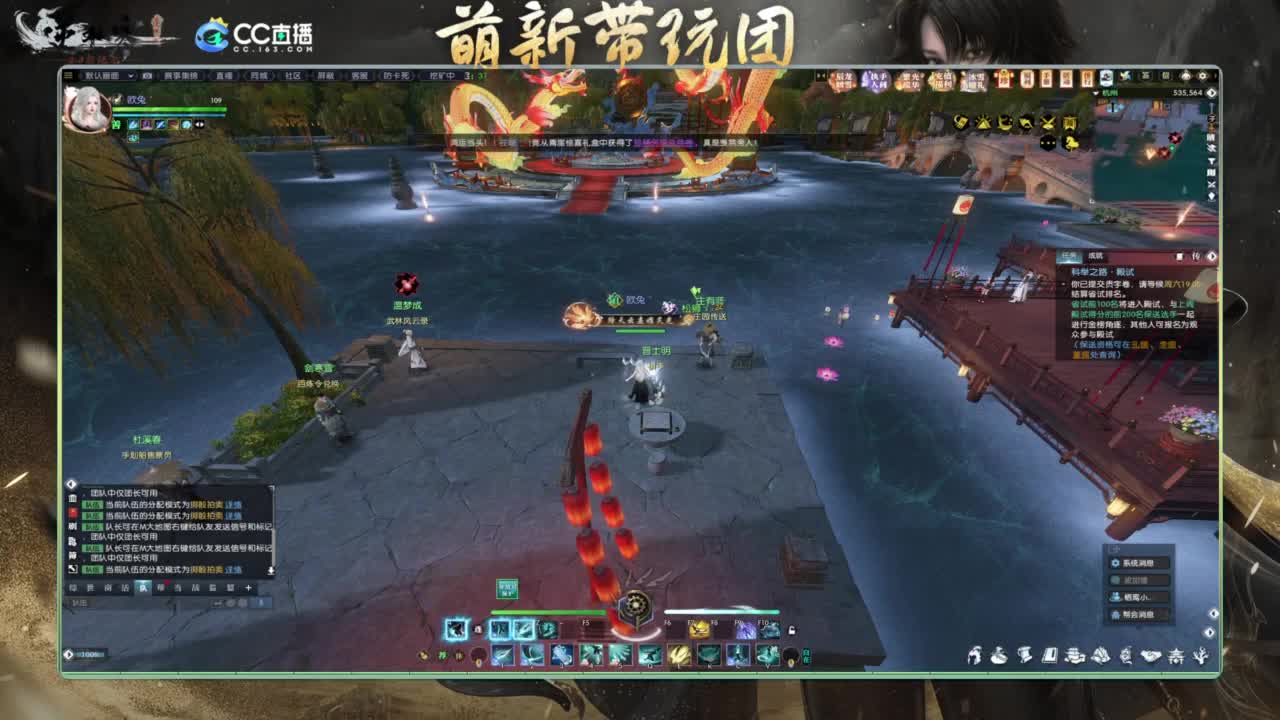
Task: Click the handshake social icon
Action: click(x=1151, y=655)
